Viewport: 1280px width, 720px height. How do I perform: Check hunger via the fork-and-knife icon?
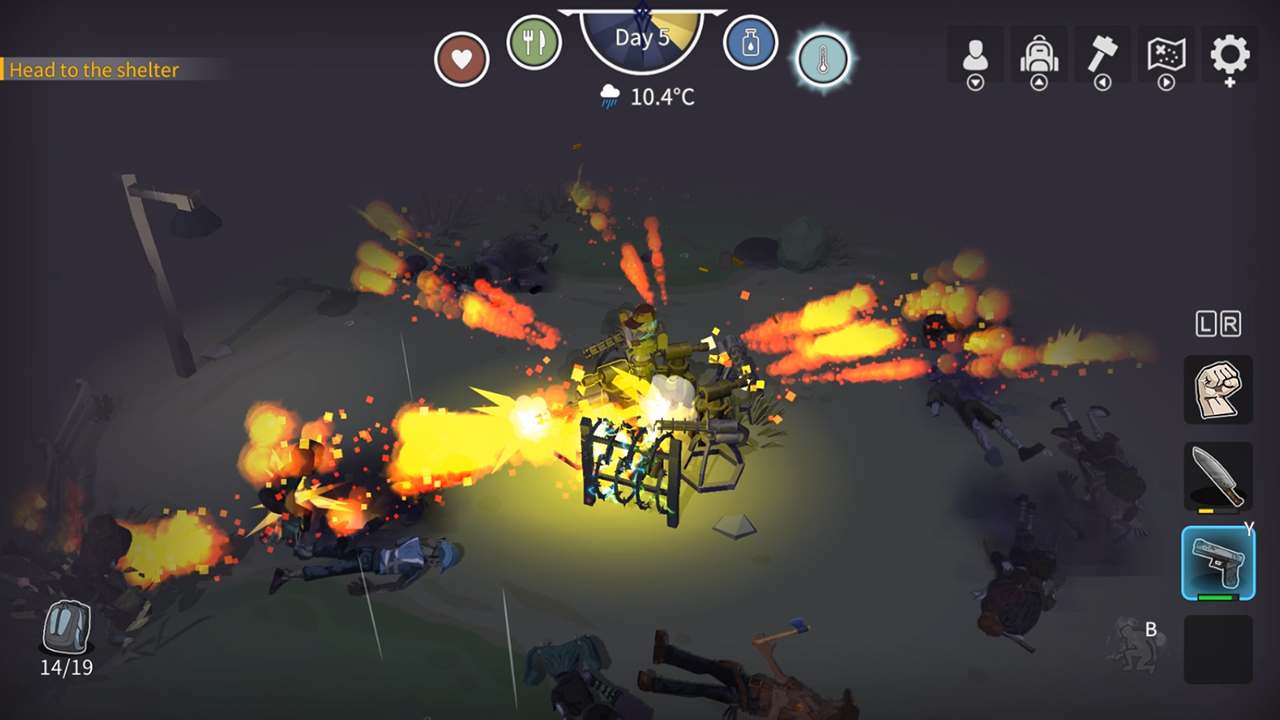(535, 43)
